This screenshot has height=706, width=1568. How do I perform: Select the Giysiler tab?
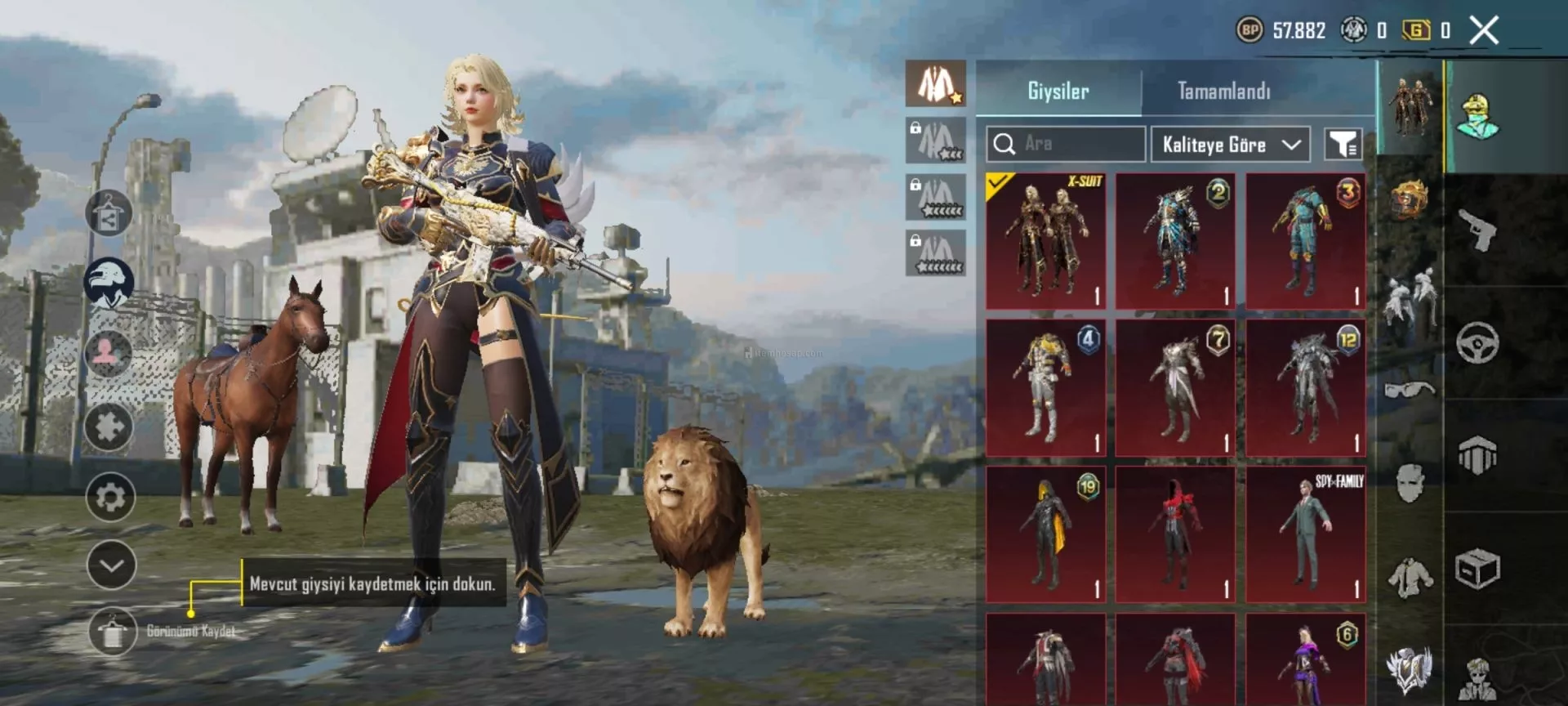(1058, 91)
